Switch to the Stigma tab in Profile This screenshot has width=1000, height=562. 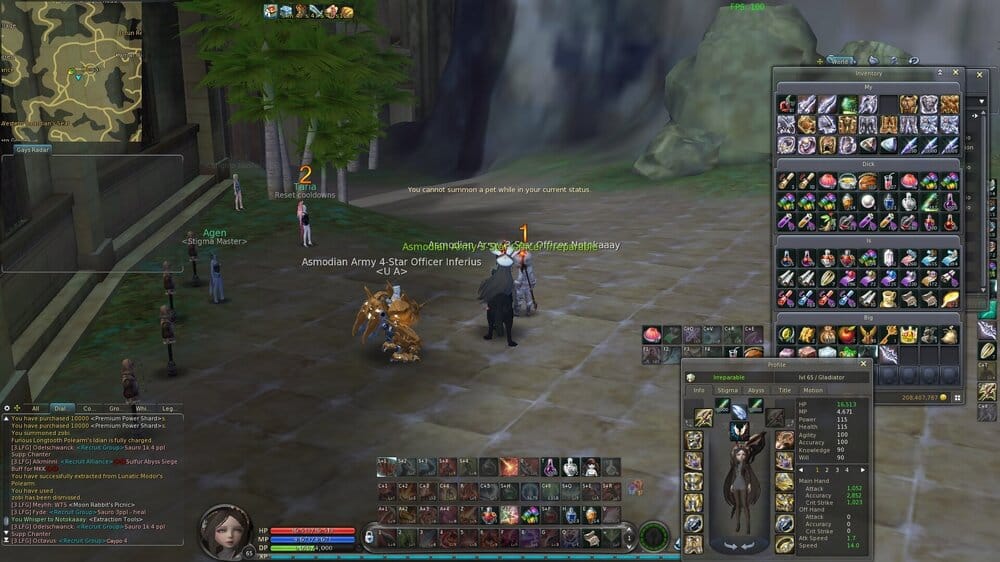[x=727, y=390]
